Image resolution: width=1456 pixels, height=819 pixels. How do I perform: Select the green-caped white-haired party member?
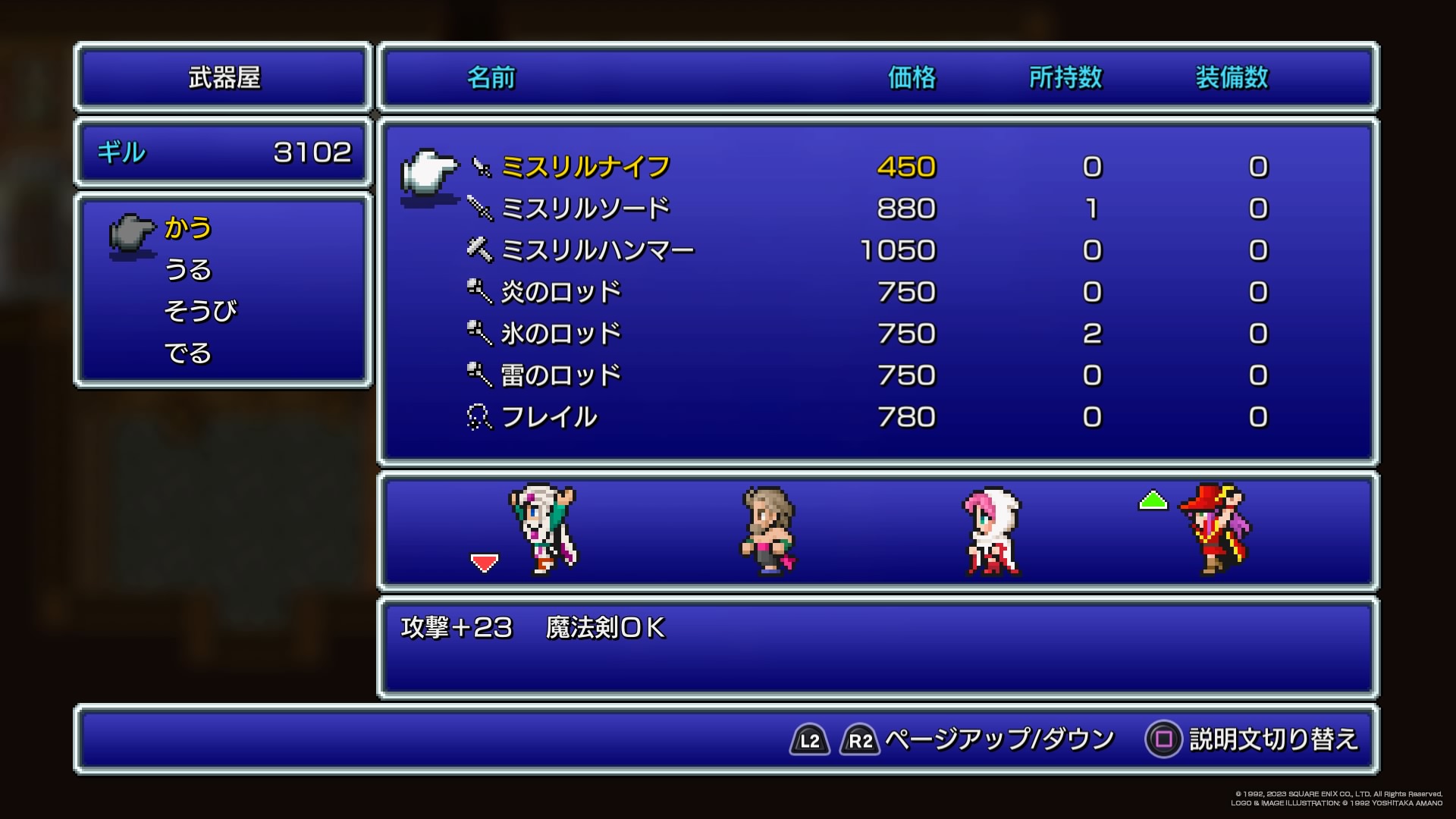(544, 530)
